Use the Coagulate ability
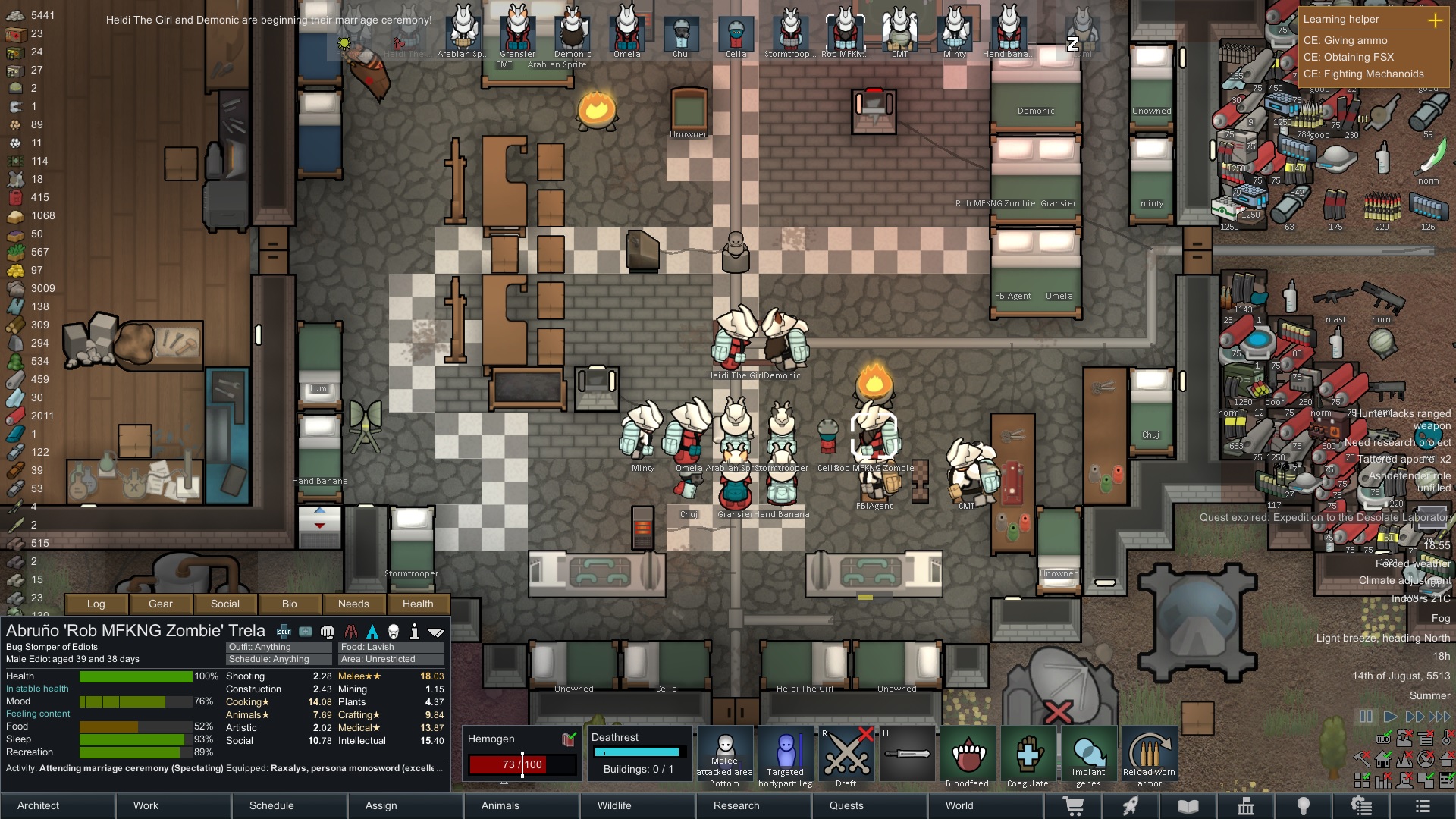The width and height of the screenshot is (1456, 819). [1028, 757]
